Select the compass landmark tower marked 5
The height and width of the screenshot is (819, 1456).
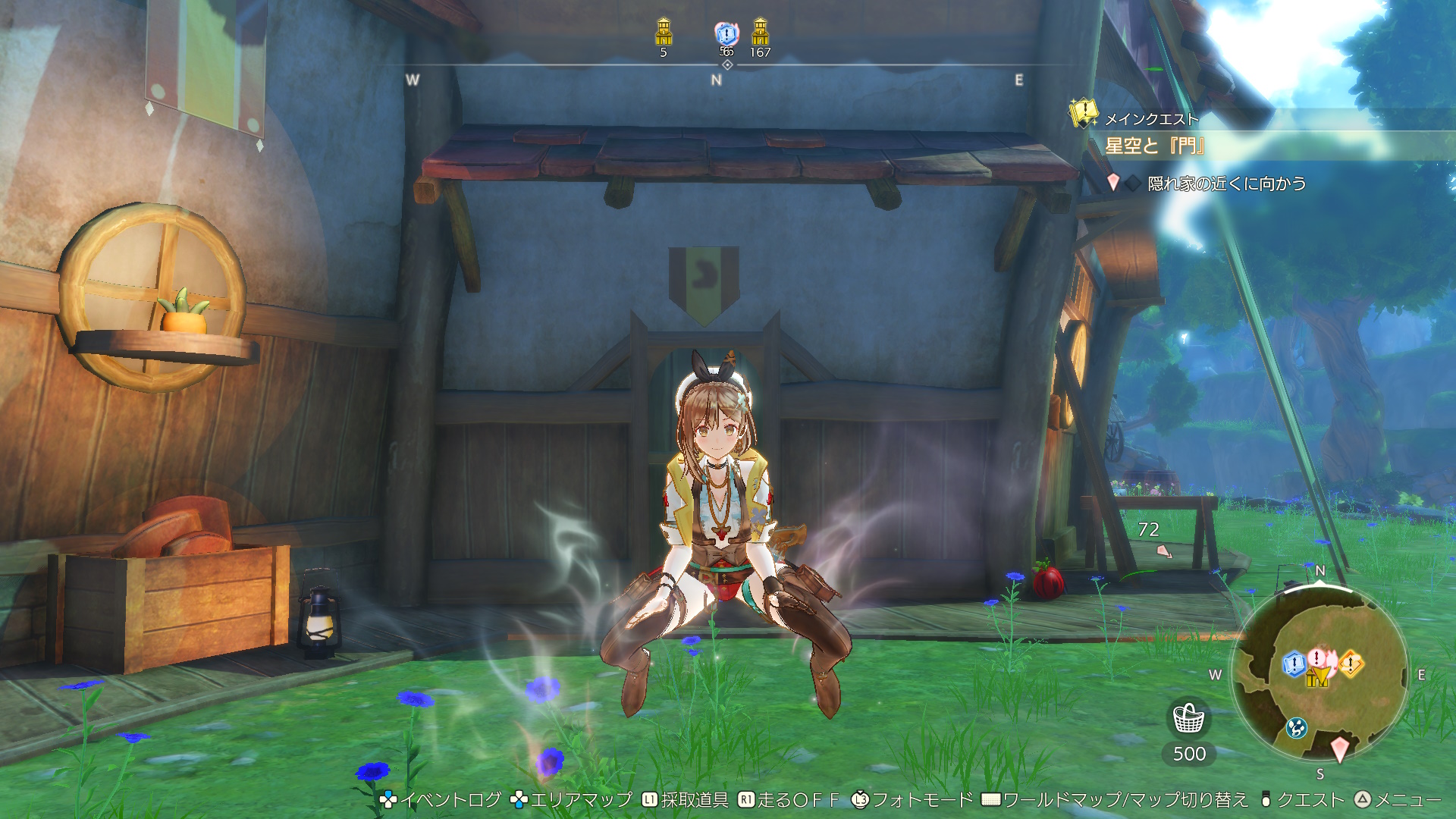[664, 33]
